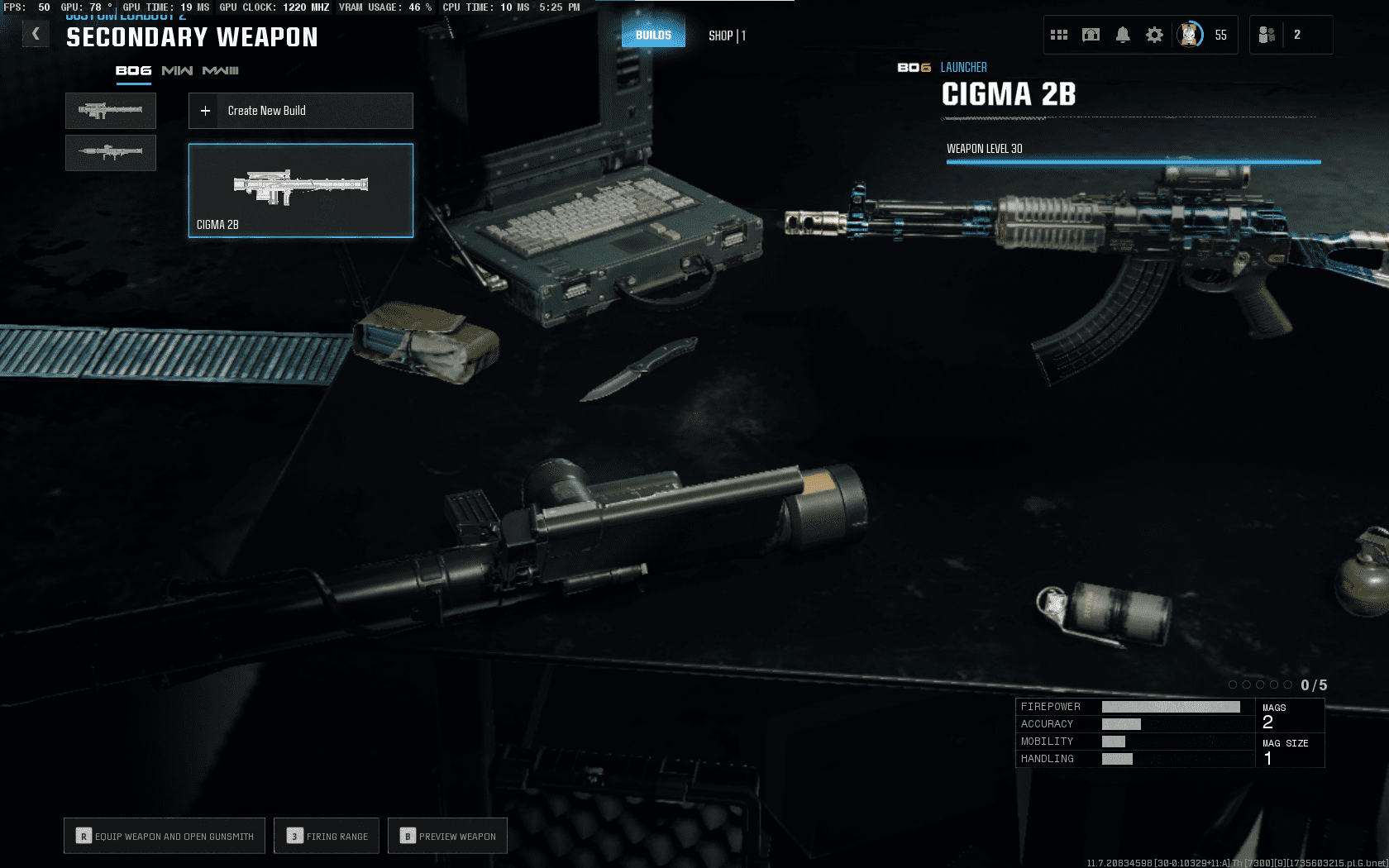The width and height of the screenshot is (1389, 868).
Task: Open the Shop tab
Action: tap(727, 36)
